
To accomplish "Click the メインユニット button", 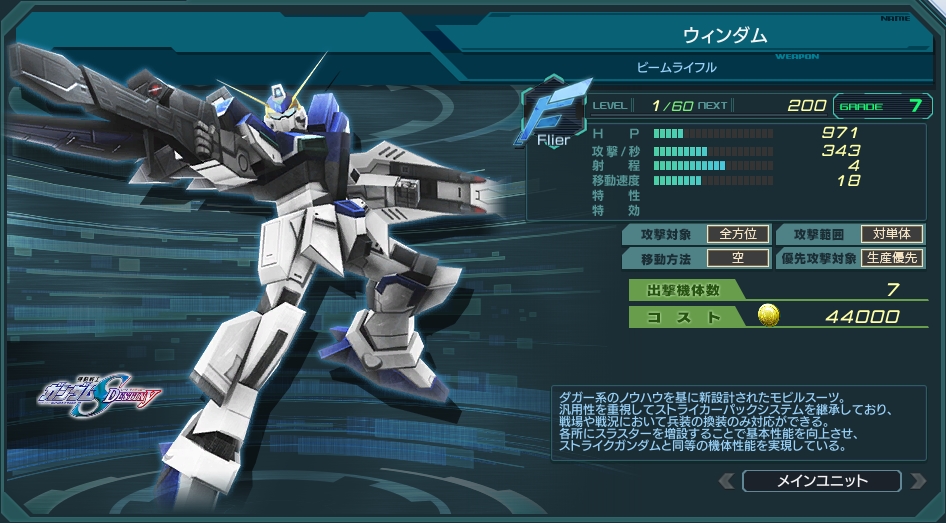I will coord(822,481).
